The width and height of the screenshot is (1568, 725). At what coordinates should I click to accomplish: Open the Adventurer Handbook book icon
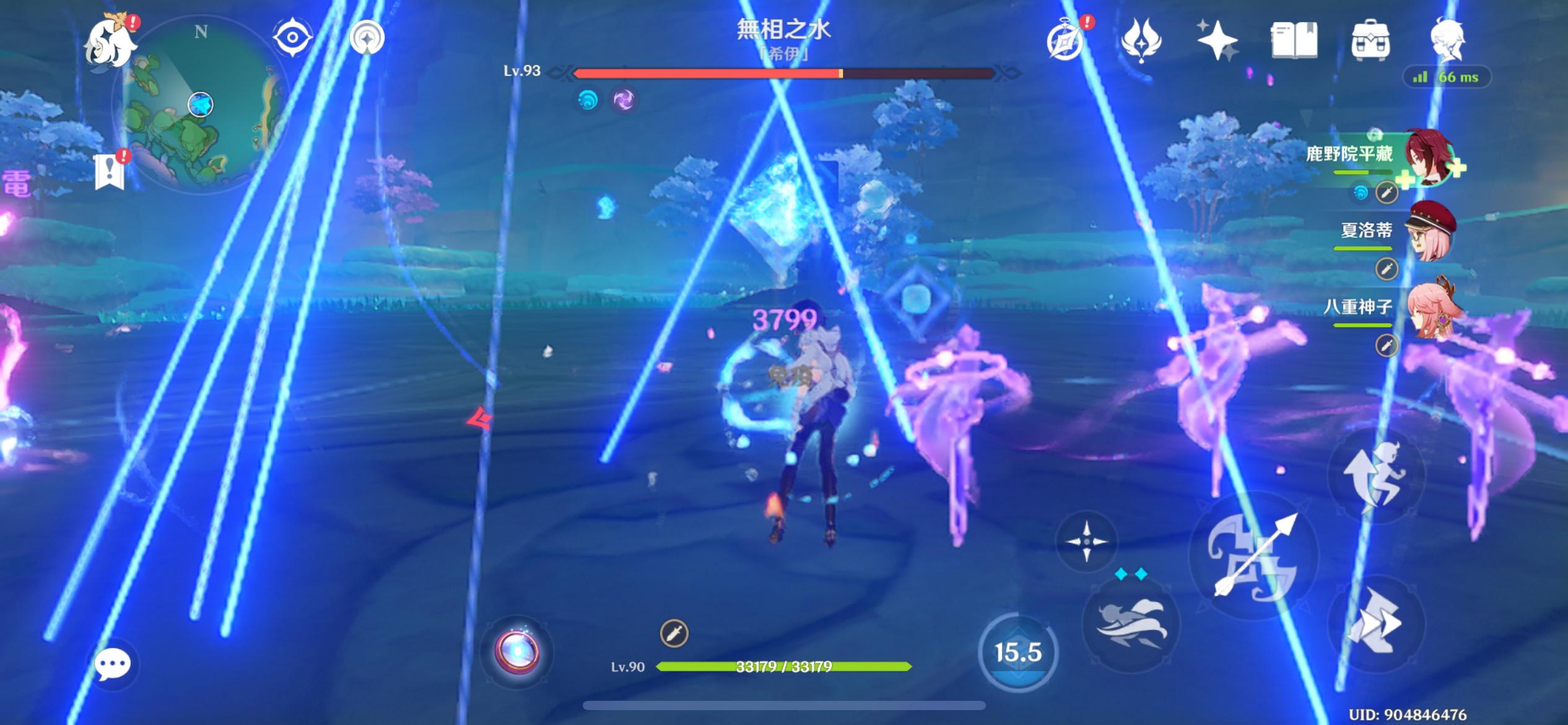pyautogui.click(x=1294, y=41)
